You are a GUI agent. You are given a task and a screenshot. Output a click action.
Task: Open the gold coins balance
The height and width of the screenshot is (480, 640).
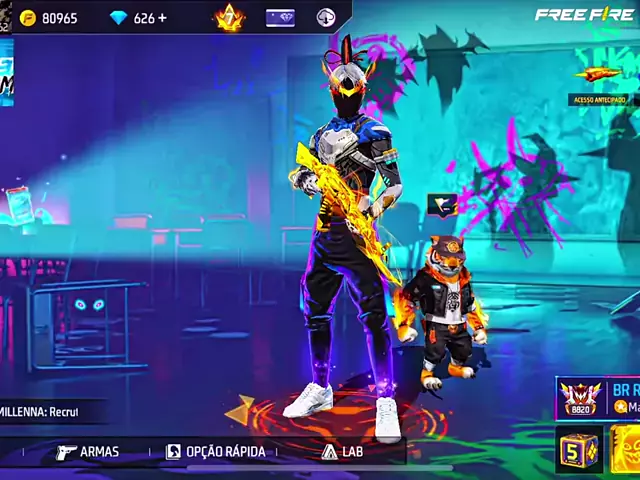tap(48, 18)
